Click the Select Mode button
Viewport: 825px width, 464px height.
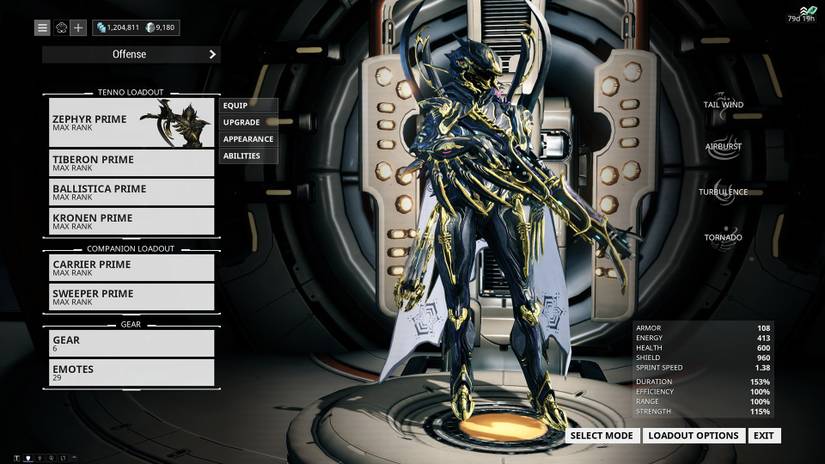(601, 436)
